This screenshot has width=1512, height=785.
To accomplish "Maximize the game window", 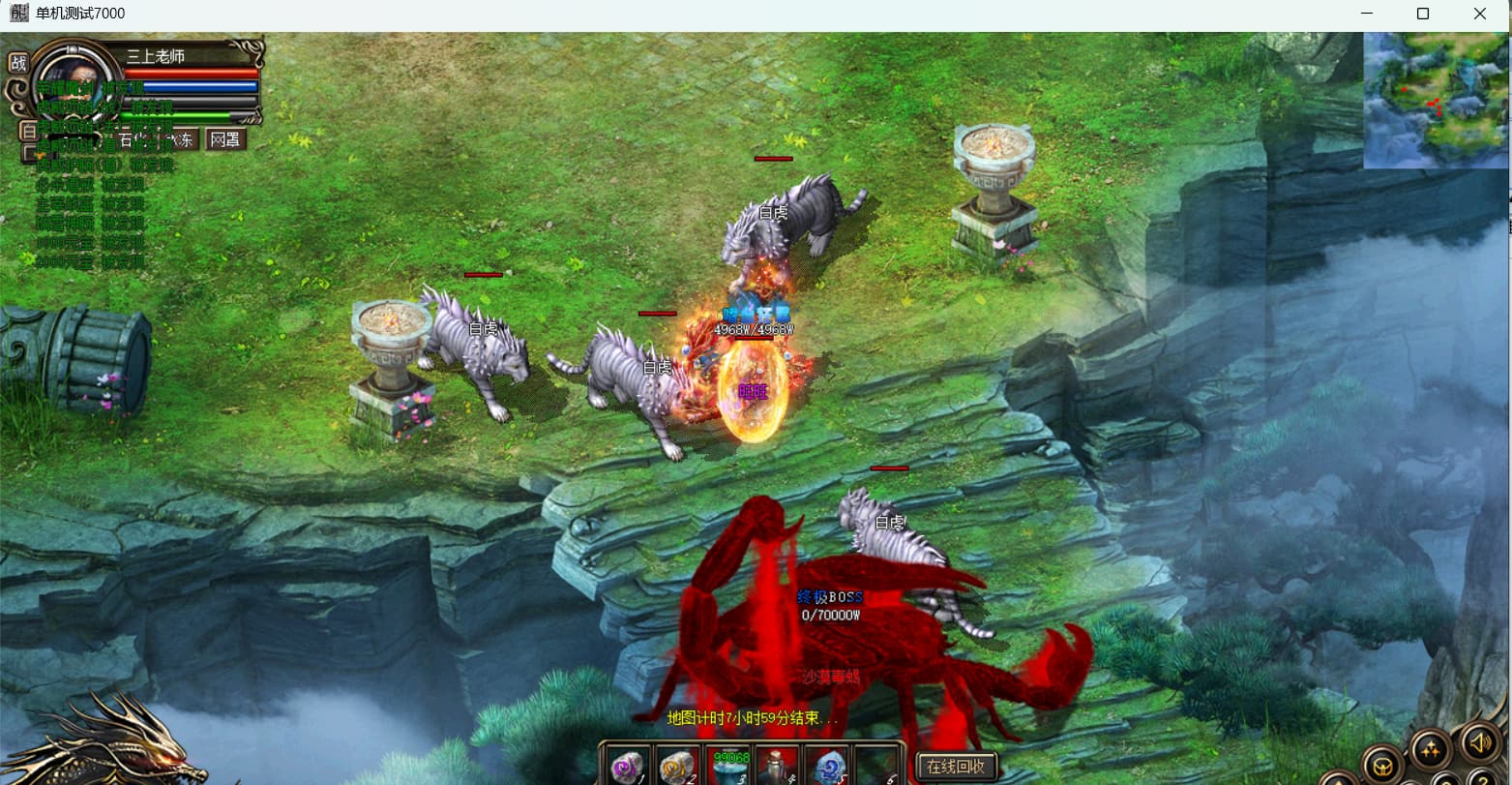I will (1423, 14).
